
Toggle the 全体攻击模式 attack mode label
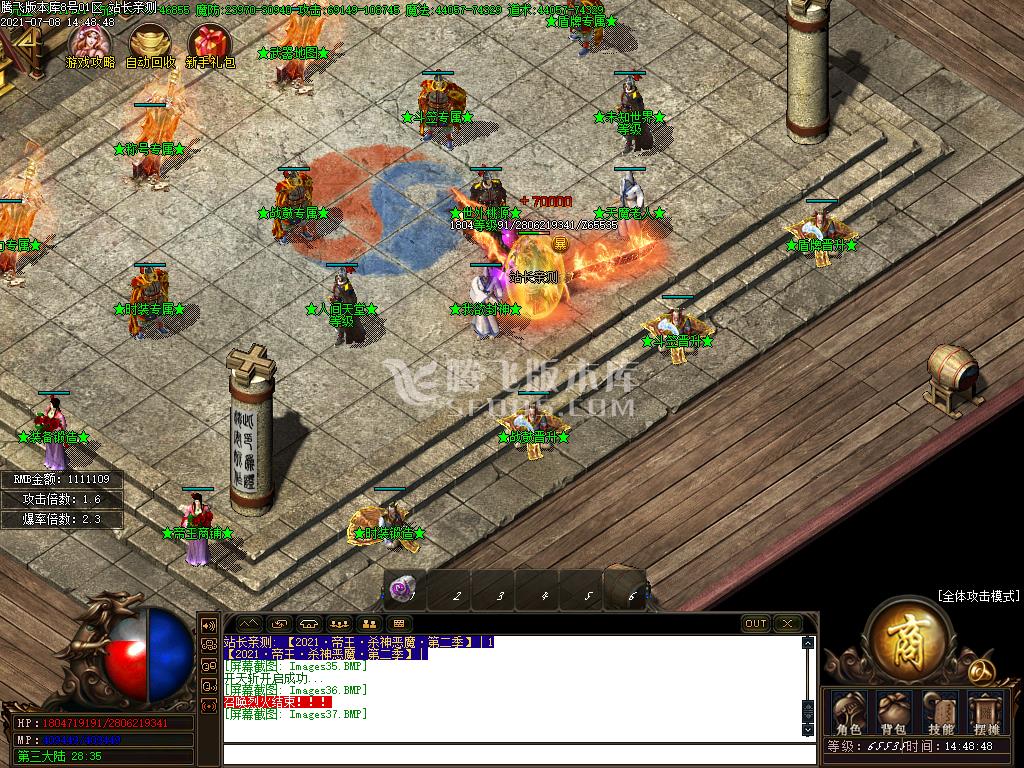click(978, 596)
